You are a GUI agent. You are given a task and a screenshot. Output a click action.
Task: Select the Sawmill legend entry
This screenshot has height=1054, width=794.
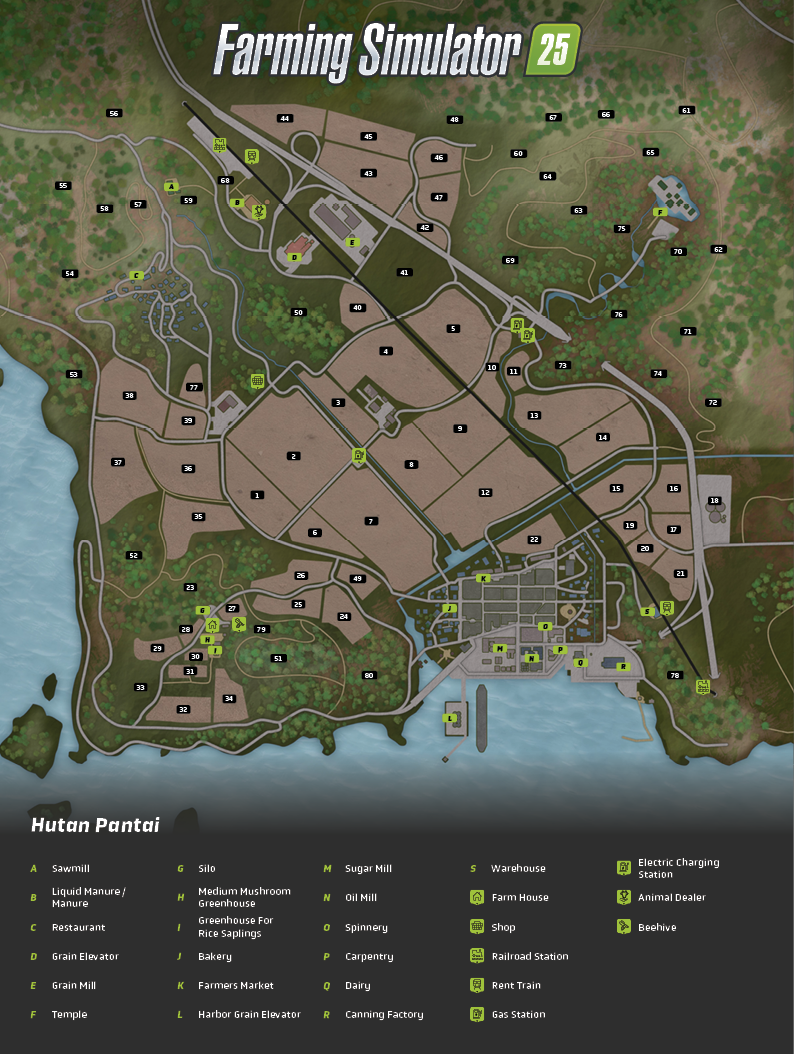tap(70, 868)
